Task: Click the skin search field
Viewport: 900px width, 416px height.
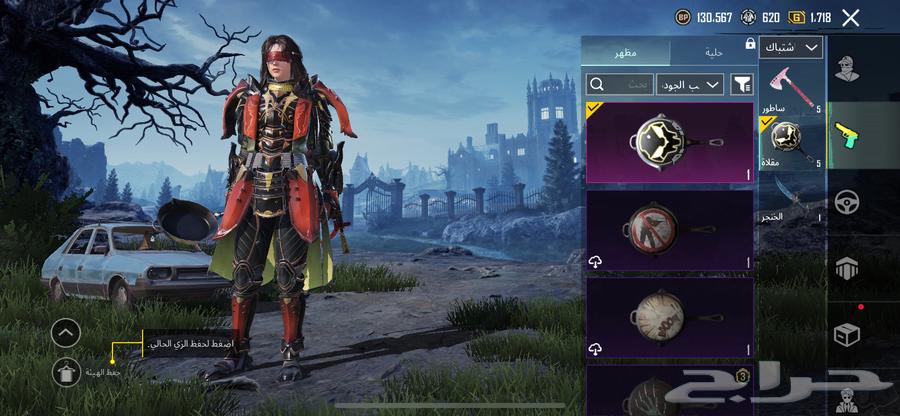Action: point(620,85)
